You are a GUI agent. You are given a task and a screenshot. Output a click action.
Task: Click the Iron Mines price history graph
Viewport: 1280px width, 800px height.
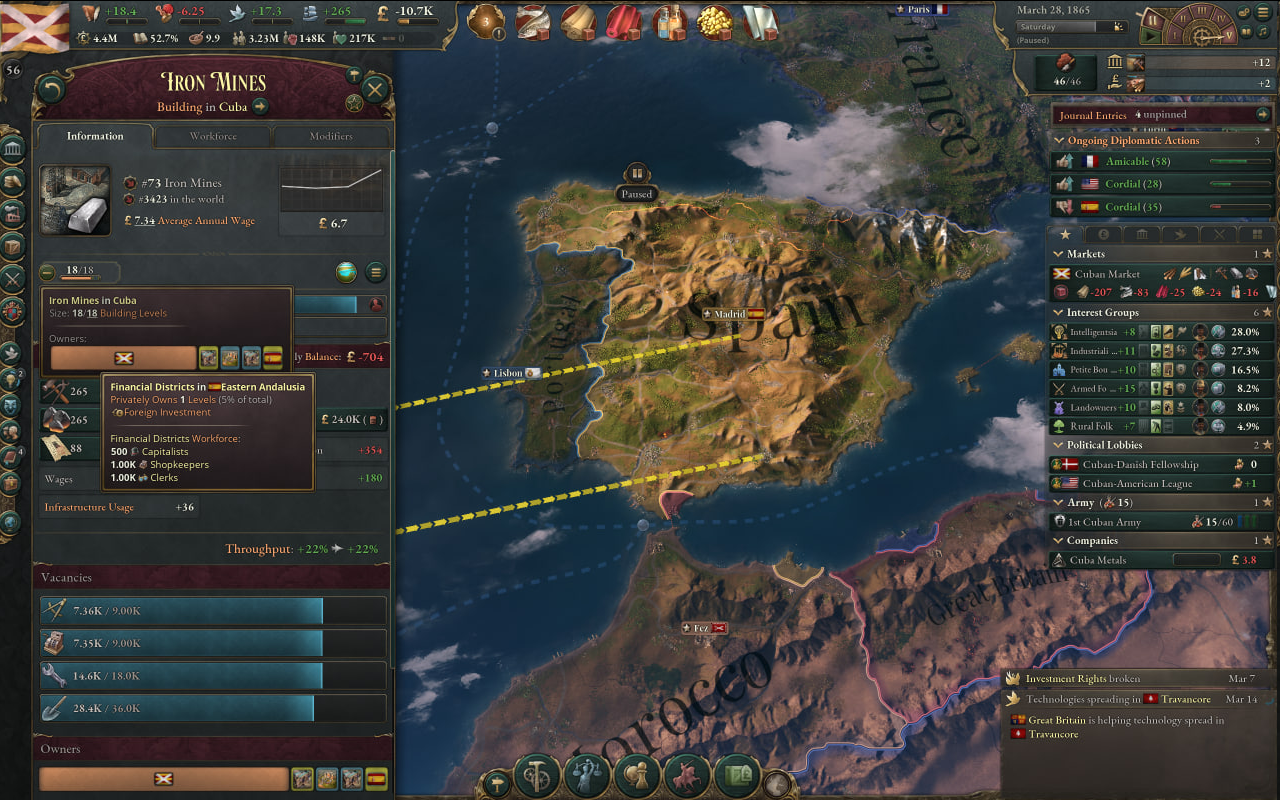click(x=331, y=190)
